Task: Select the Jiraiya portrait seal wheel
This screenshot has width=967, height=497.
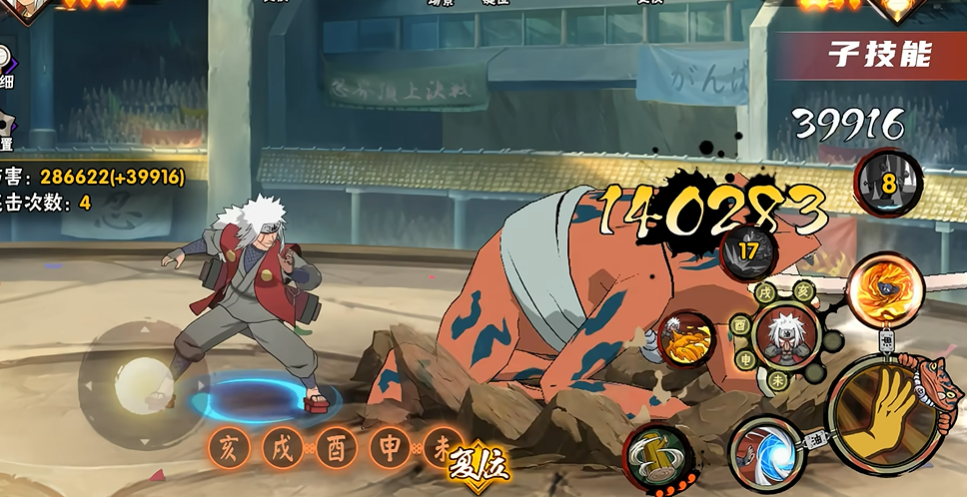Action: pyautogui.click(x=784, y=335)
